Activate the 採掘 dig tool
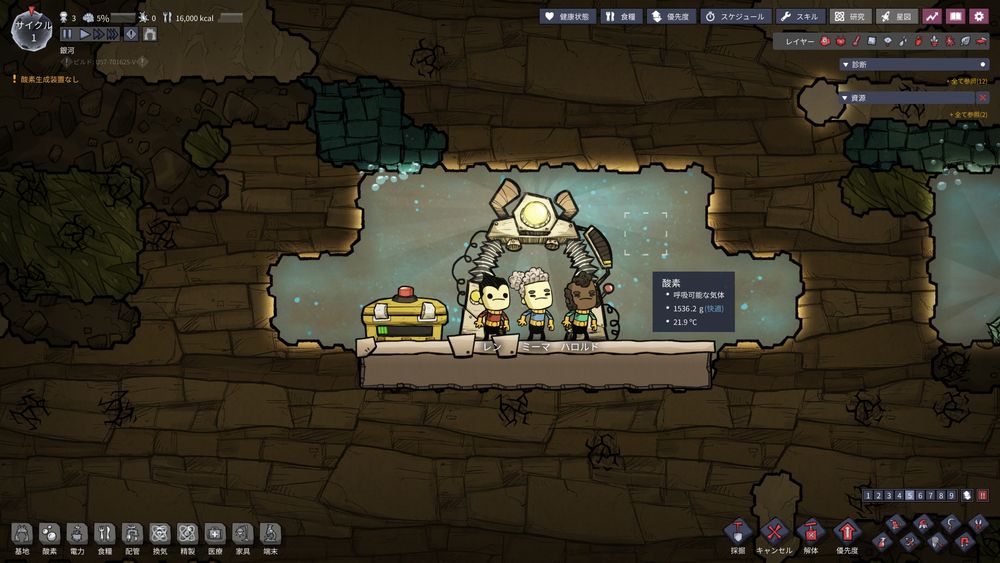1000x563 pixels. click(738, 534)
